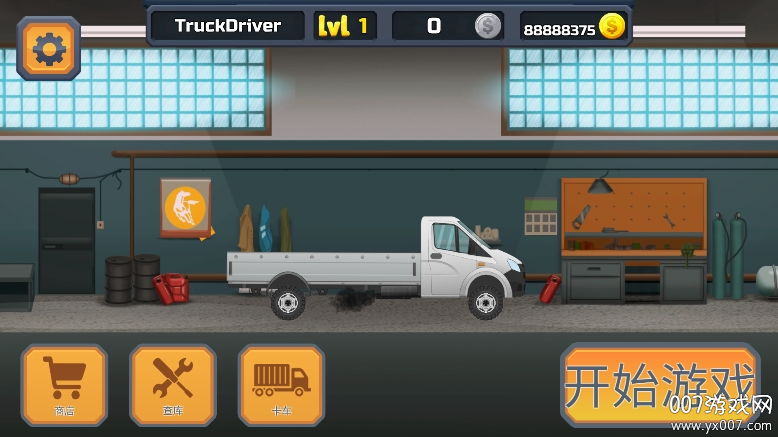Screen dimensions: 778x437
Task: Click the silver dollar coin icon
Action: click(x=488, y=26)
